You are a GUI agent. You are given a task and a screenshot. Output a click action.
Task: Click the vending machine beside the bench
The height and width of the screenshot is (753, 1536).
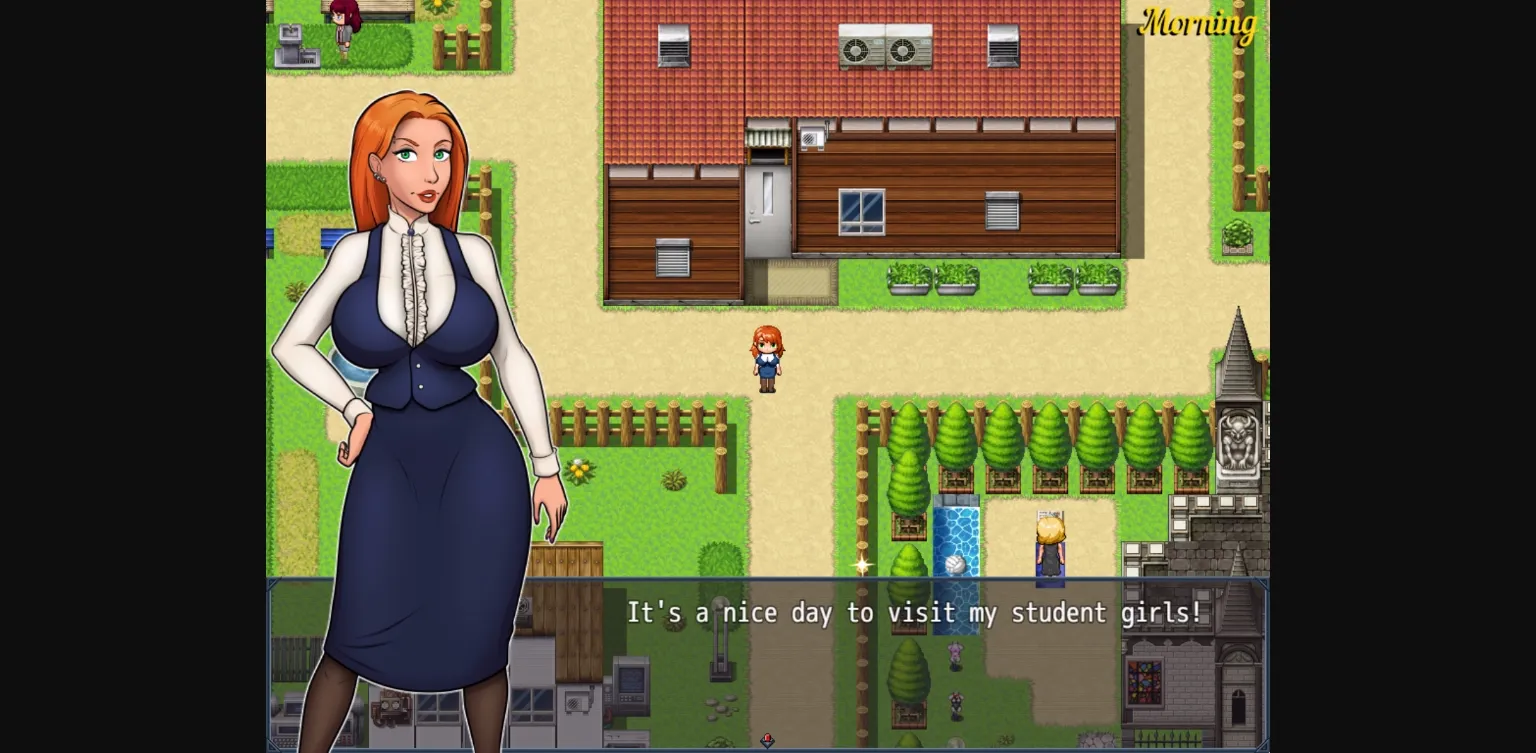point(296,45)
